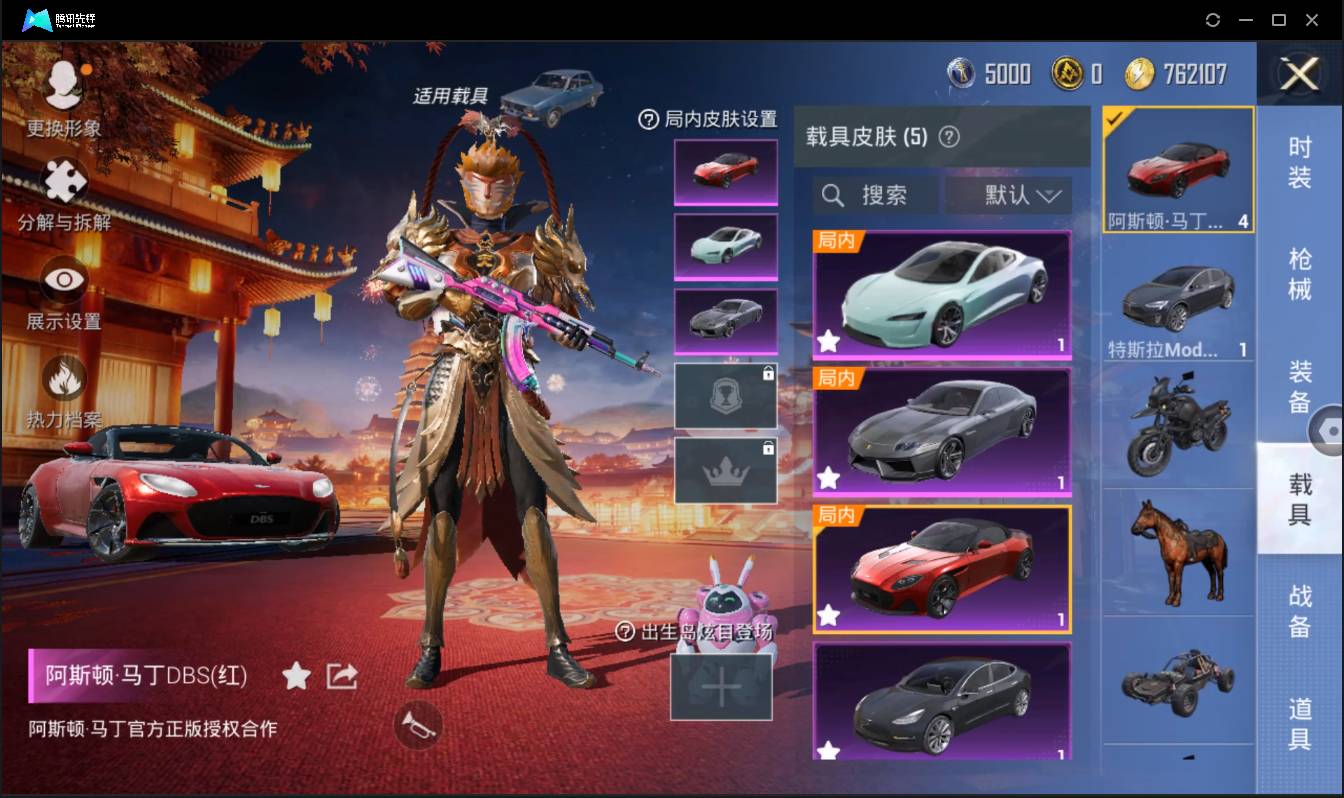Select the 分解与拆解 puzzle icon
This screenshot has width=1344, height=798.
(x=62, y=180)
